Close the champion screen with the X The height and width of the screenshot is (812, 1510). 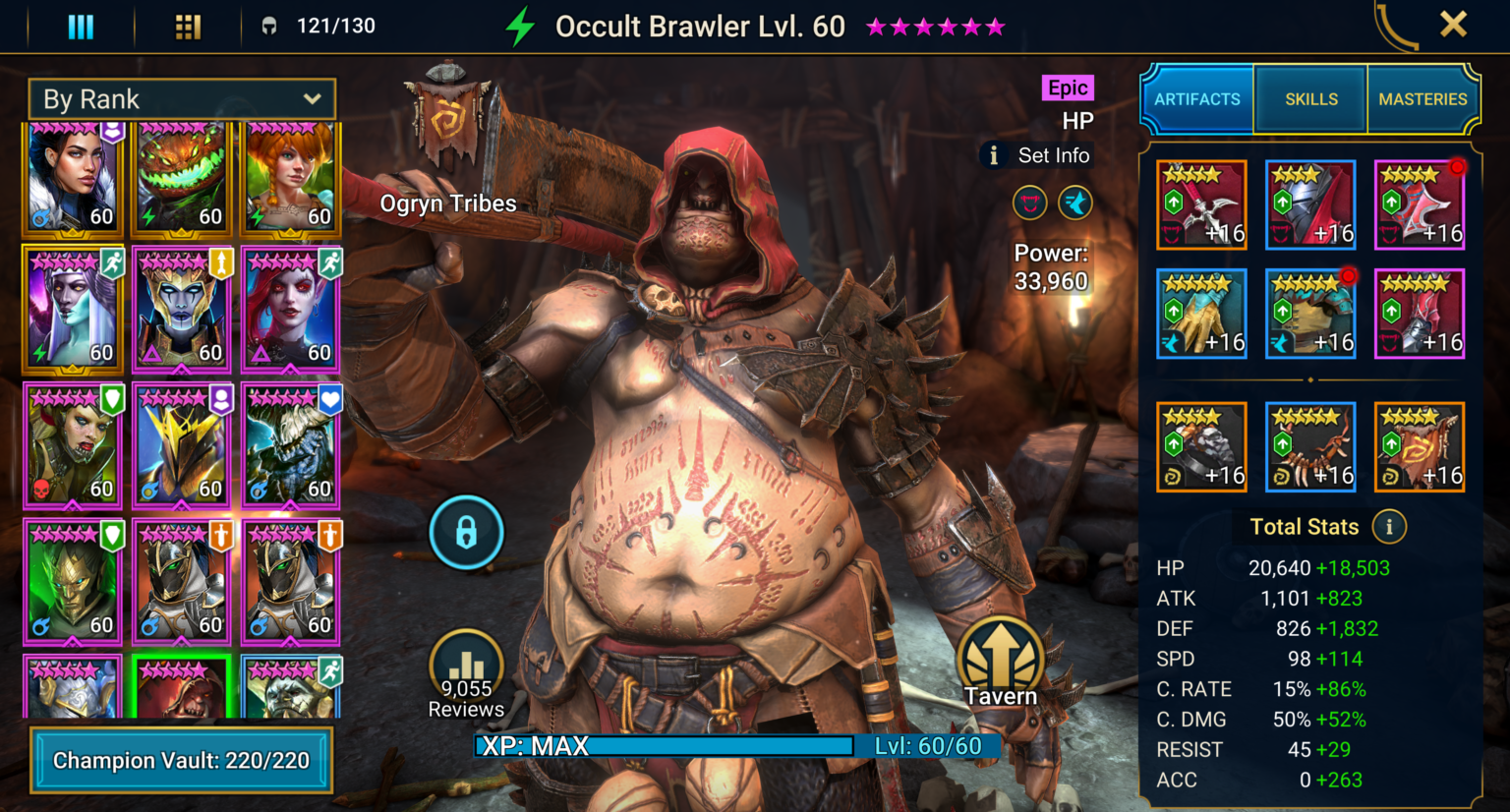tap(1453, 25)
